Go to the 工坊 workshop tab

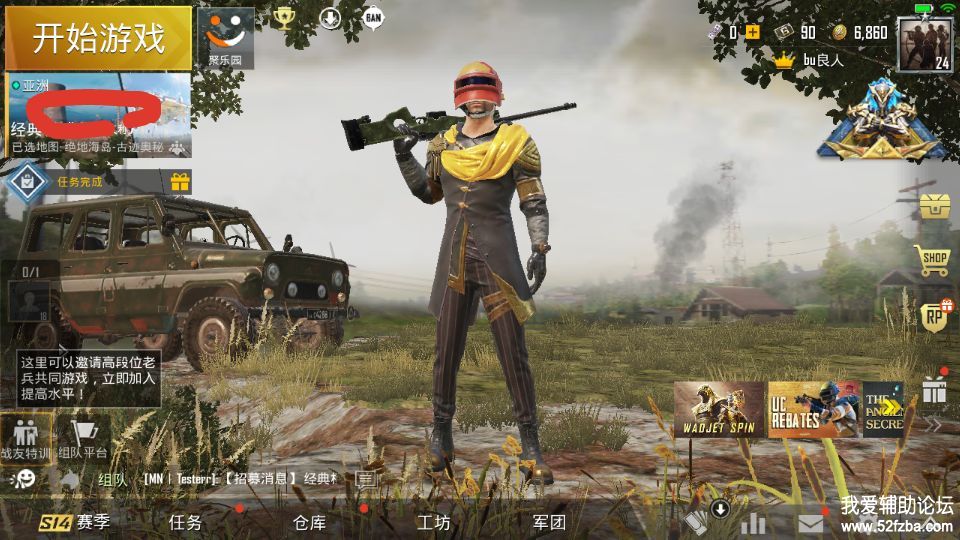click(433, 522)
